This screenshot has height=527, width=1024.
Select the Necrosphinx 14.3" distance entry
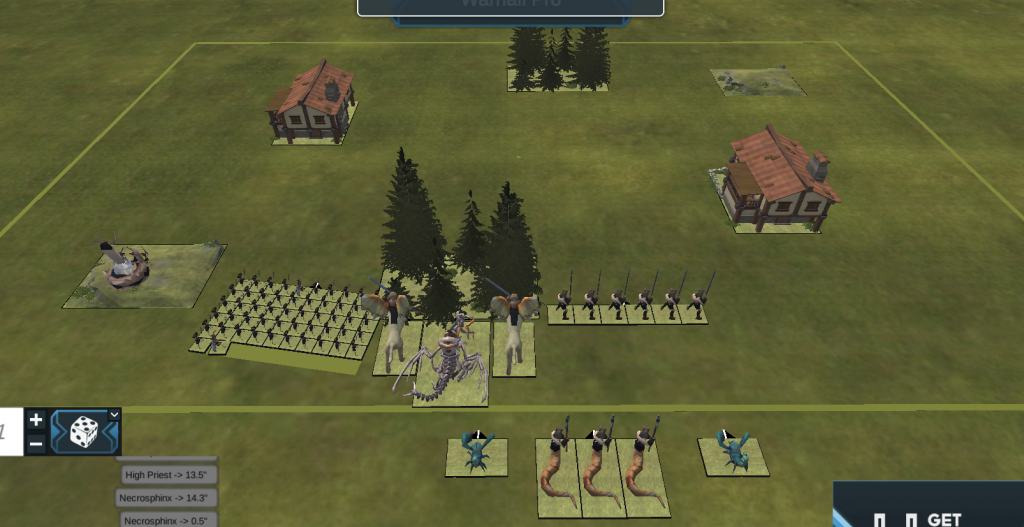click(x=168, y=497)
